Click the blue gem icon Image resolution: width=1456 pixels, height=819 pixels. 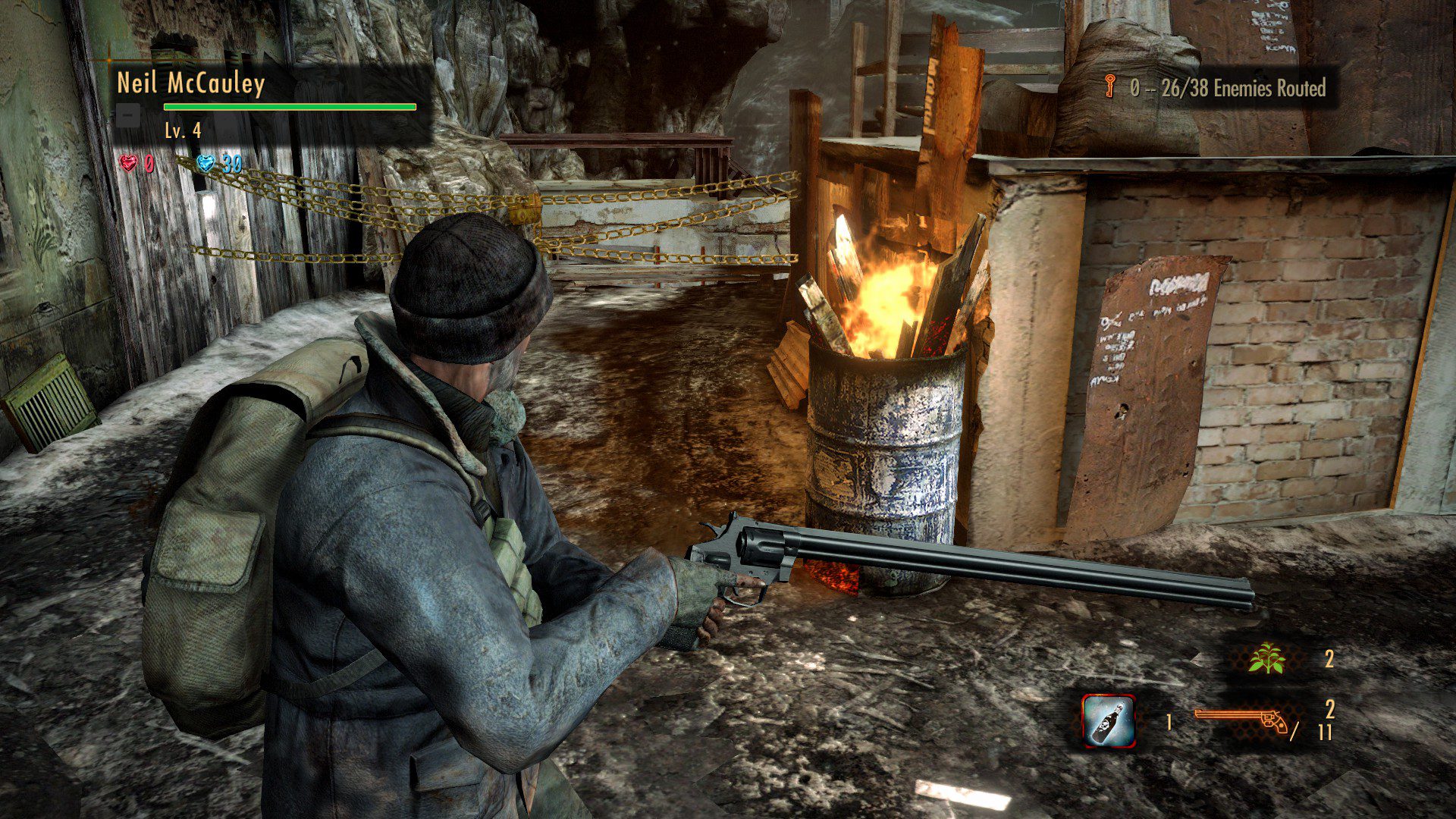(206, 163)
